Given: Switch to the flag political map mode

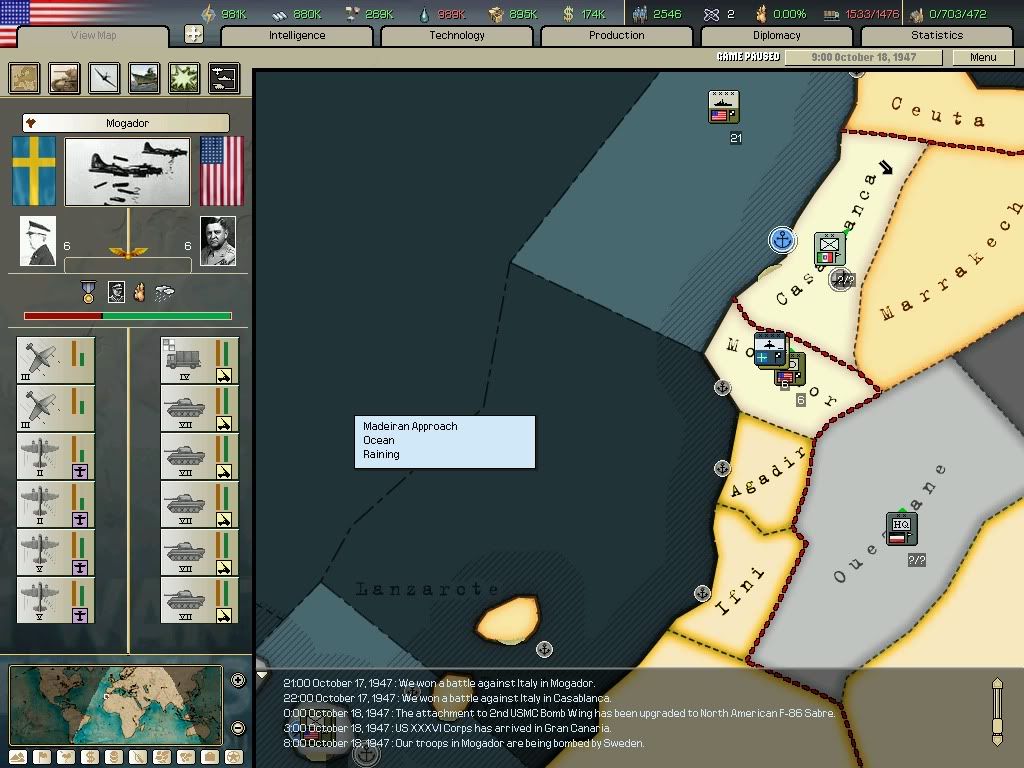Looking at the screenshot, I should 41,757.
